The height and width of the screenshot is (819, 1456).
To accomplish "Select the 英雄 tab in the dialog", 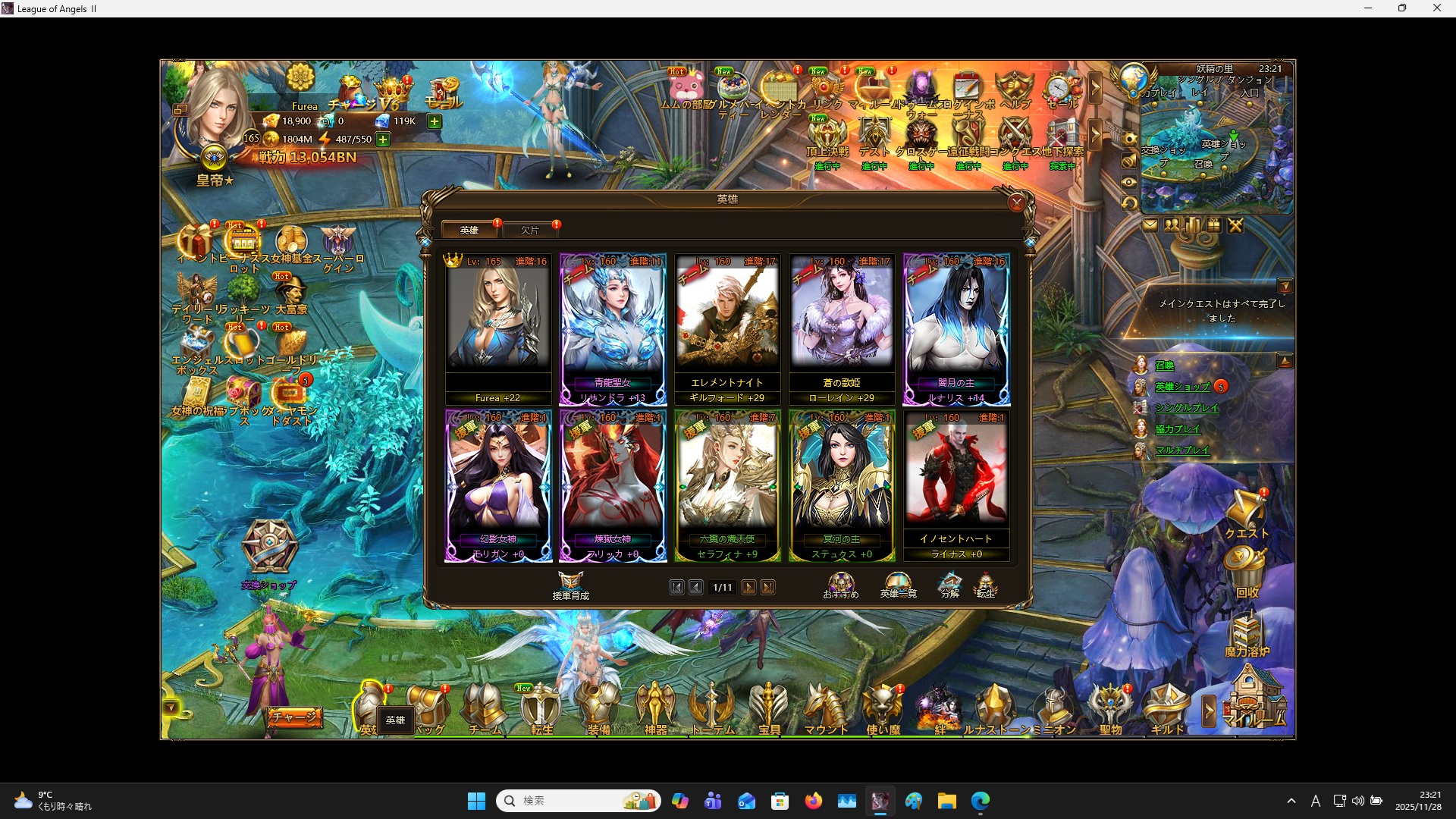I will 469,230.
